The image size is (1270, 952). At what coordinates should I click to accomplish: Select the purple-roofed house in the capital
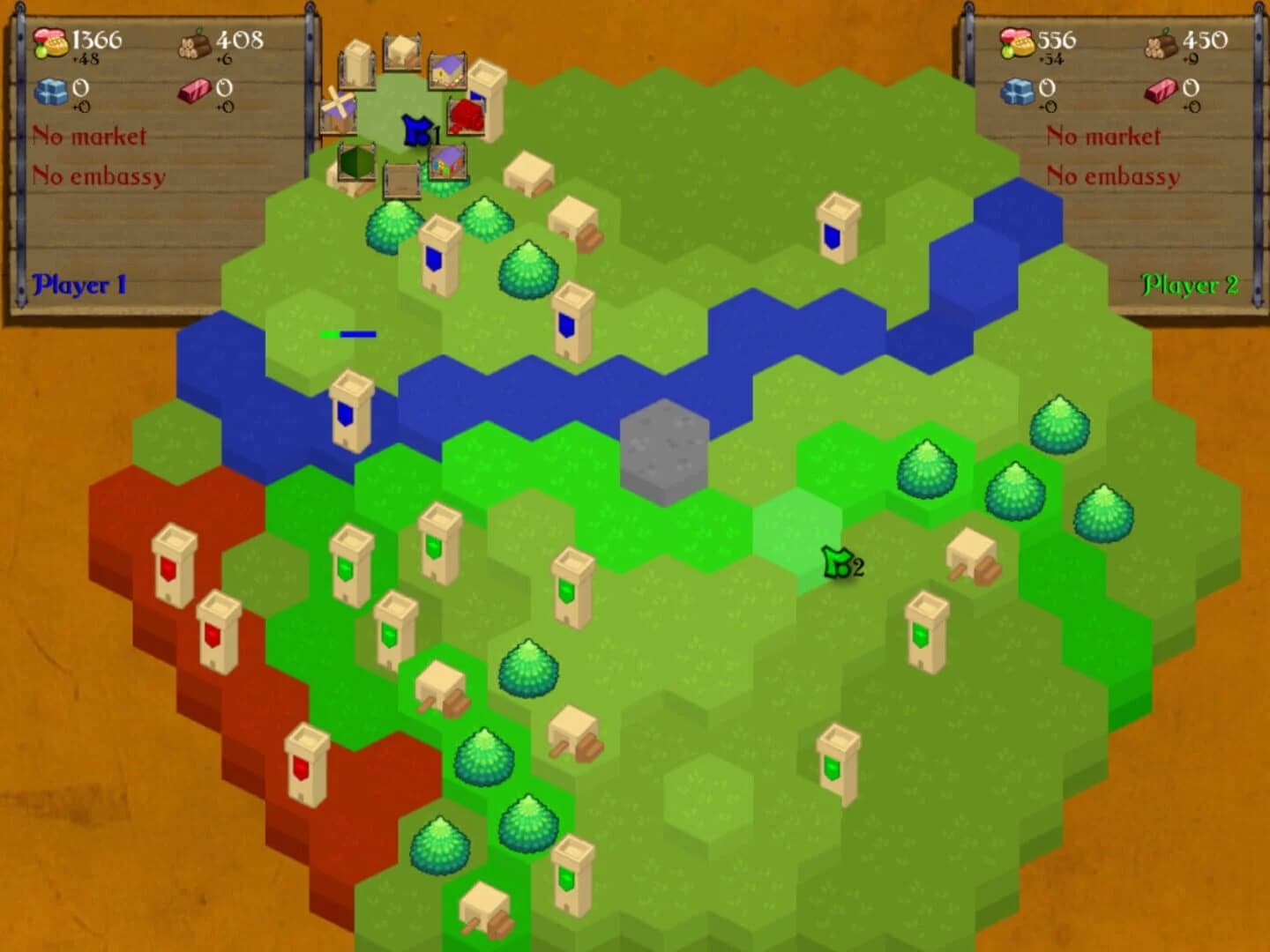[x=446, y=71]
